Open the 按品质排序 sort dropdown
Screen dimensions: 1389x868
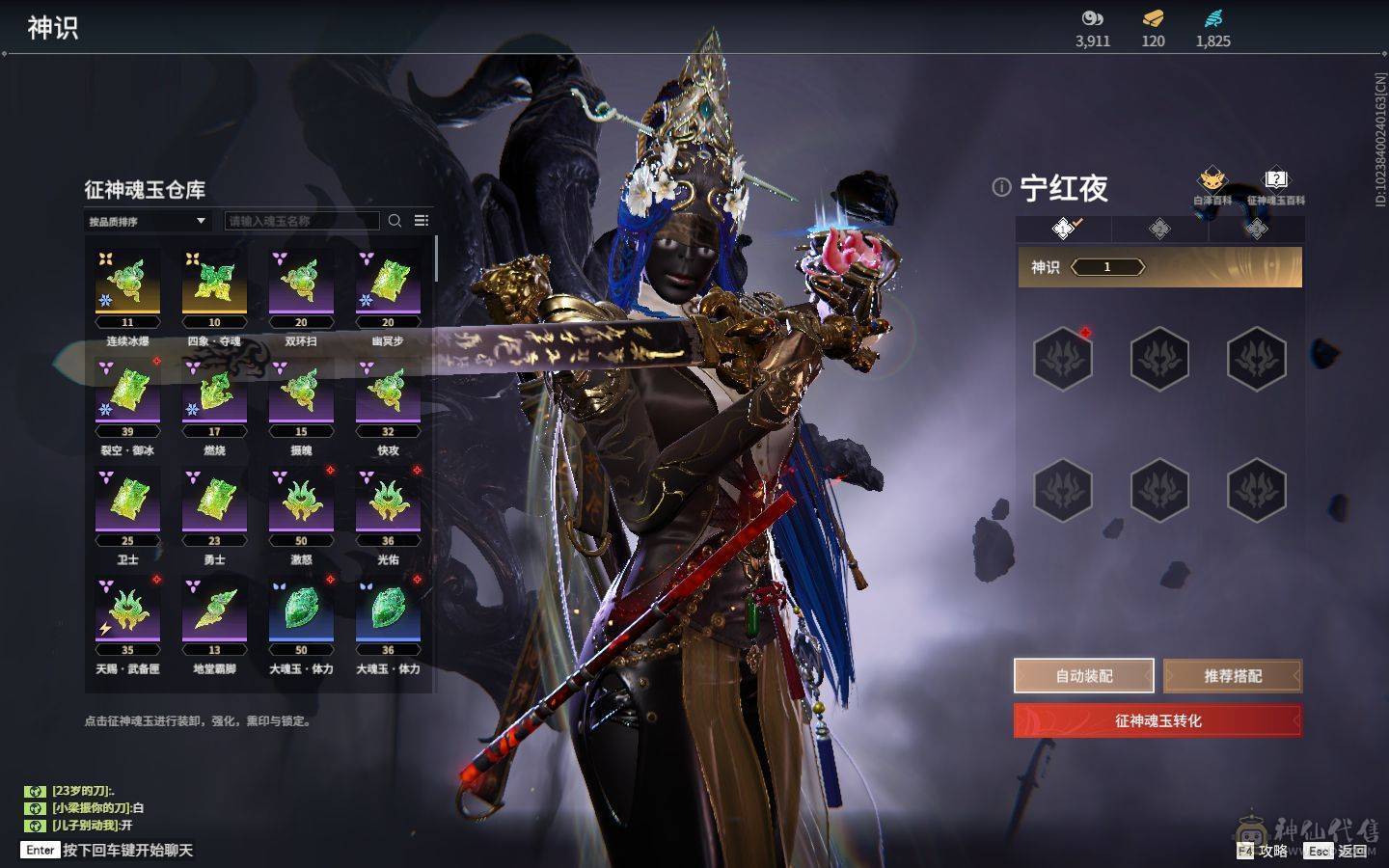click(x=147, y=221)
